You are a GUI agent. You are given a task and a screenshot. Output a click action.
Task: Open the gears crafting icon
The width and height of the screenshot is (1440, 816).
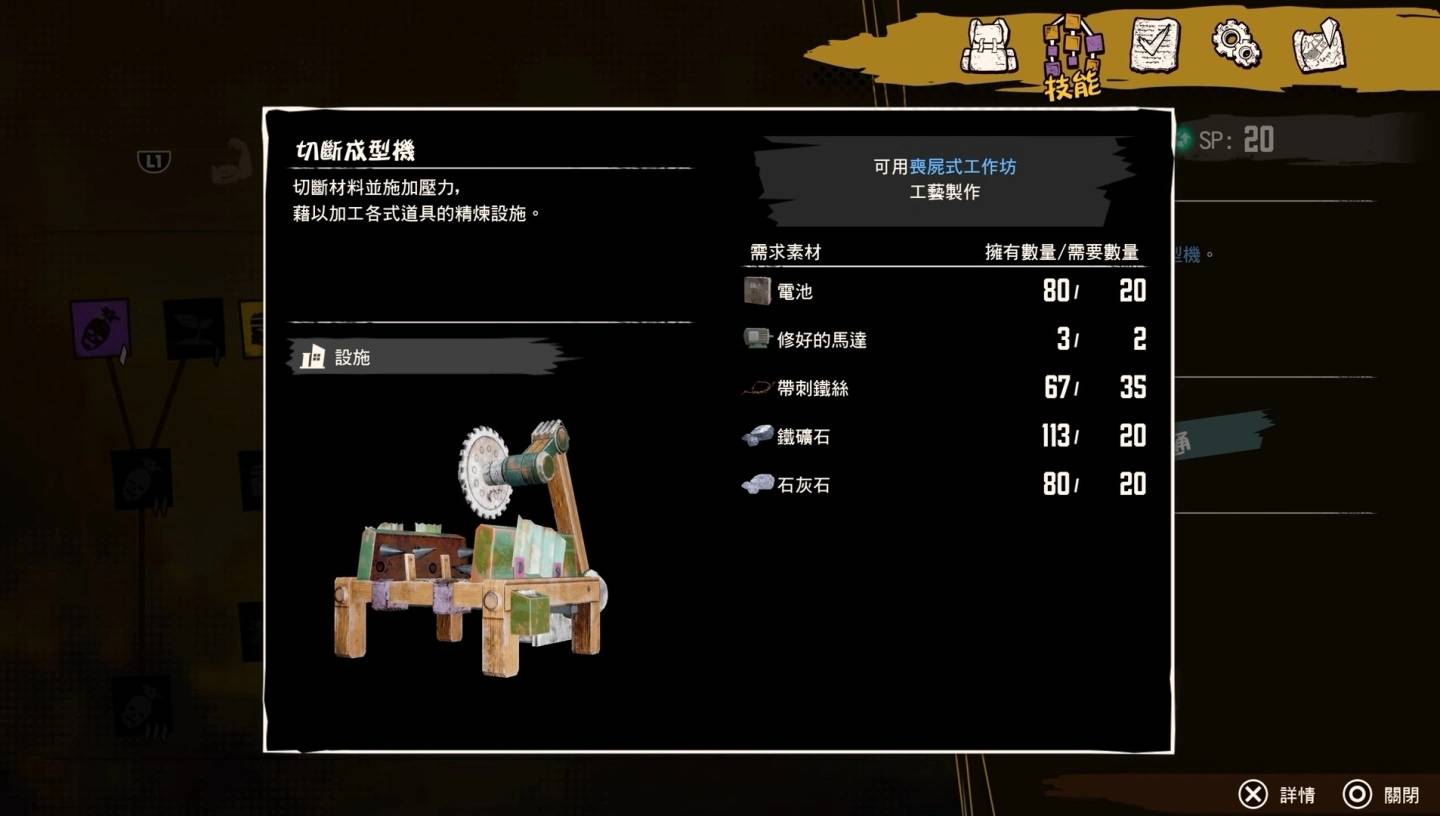(1239, 44)
